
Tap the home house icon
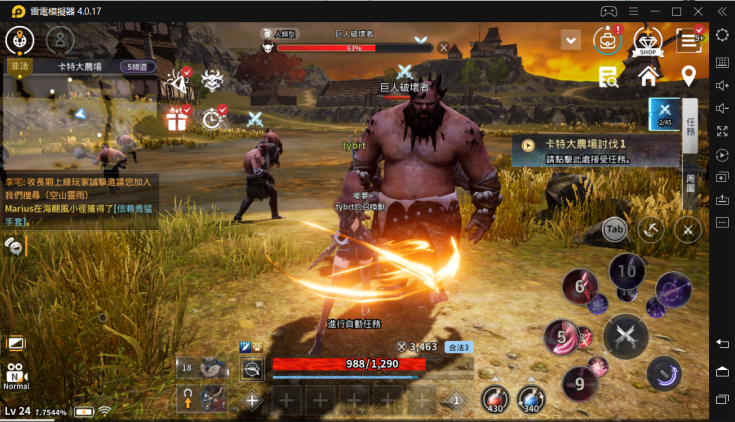point(648,76)
